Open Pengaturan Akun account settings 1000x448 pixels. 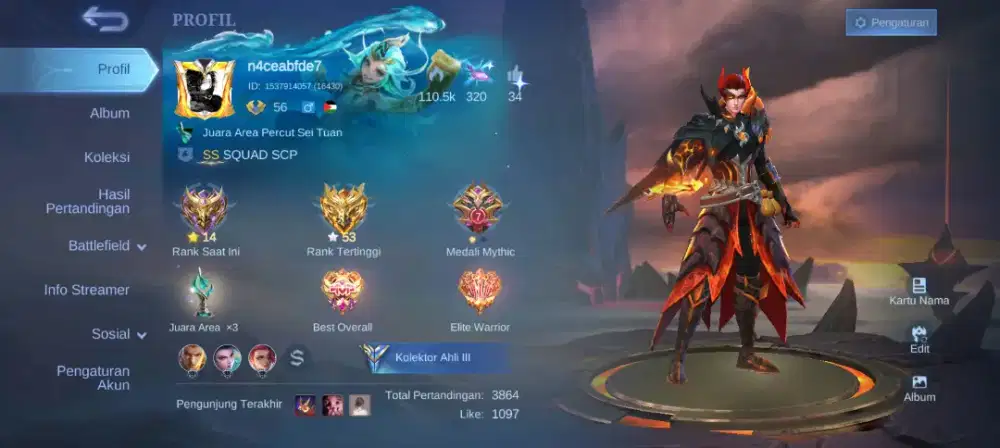pyautogui.click(x=93, y=378)
